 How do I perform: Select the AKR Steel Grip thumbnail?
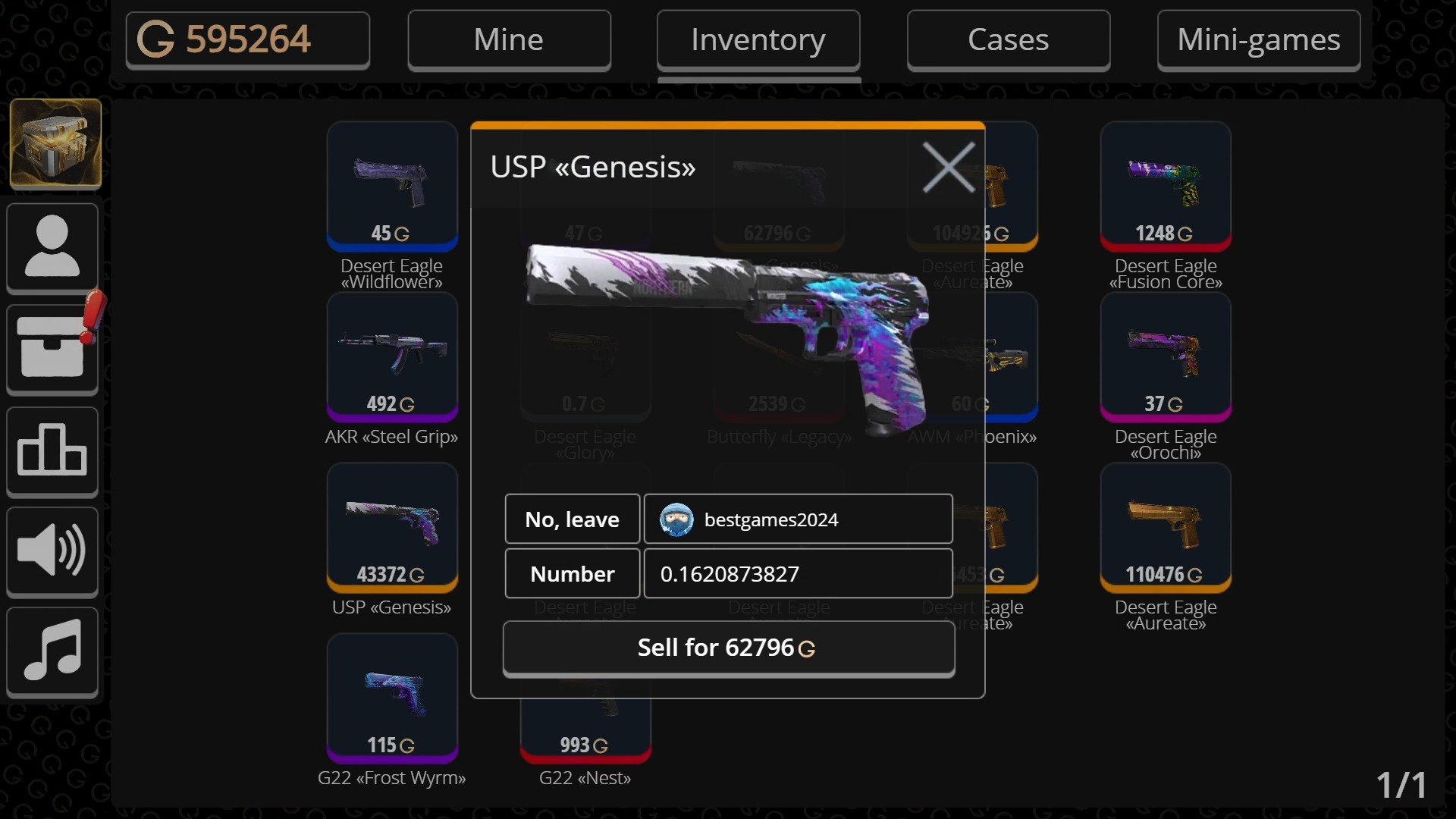pos(391,356)
